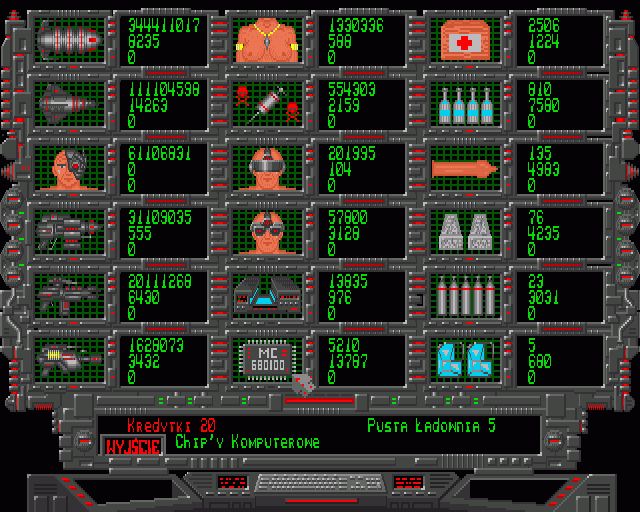
Task: Select the orange rod item
Action: click(463, 166)
